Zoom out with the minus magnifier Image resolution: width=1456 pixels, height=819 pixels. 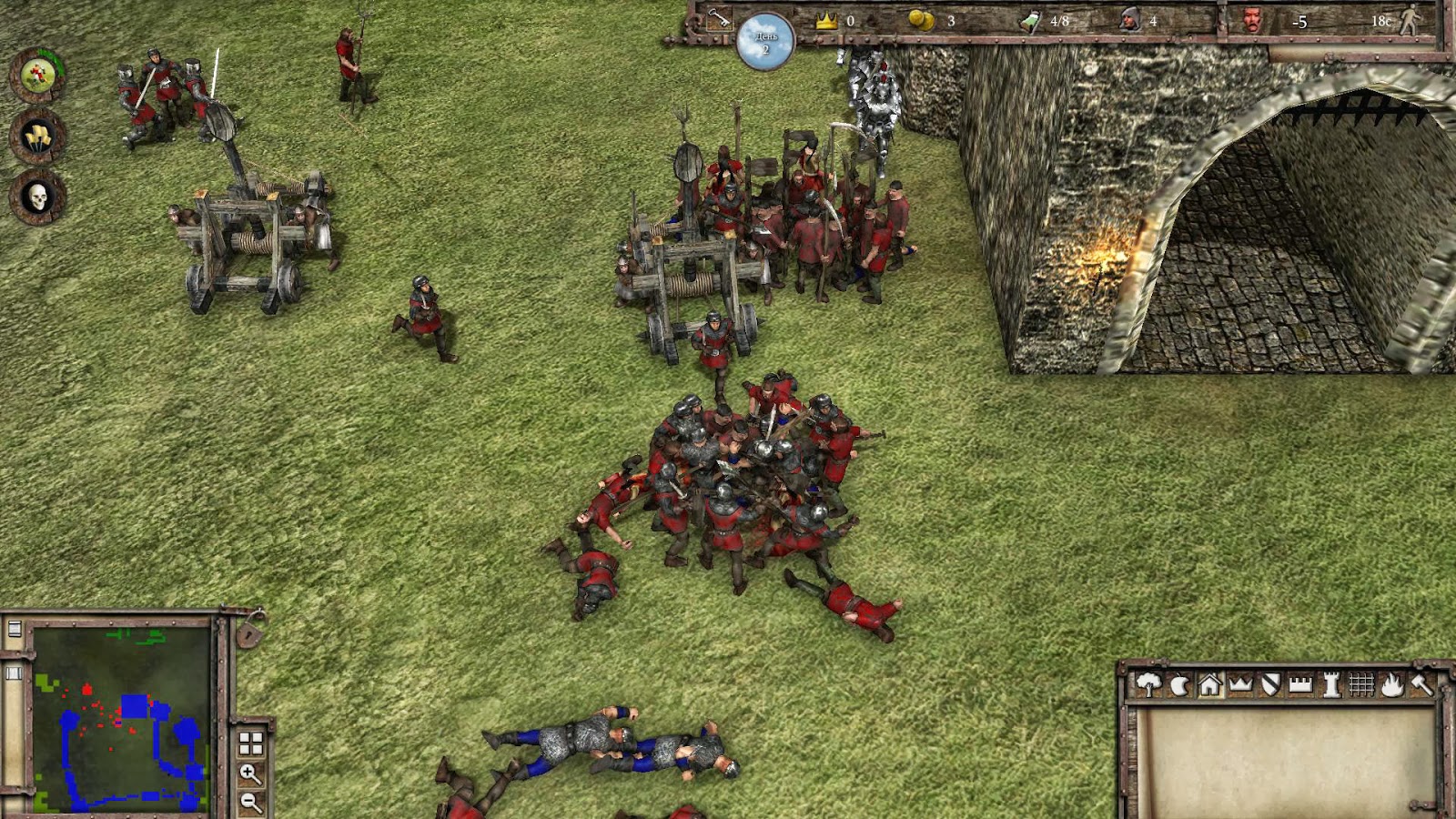(x=250, y=802)
